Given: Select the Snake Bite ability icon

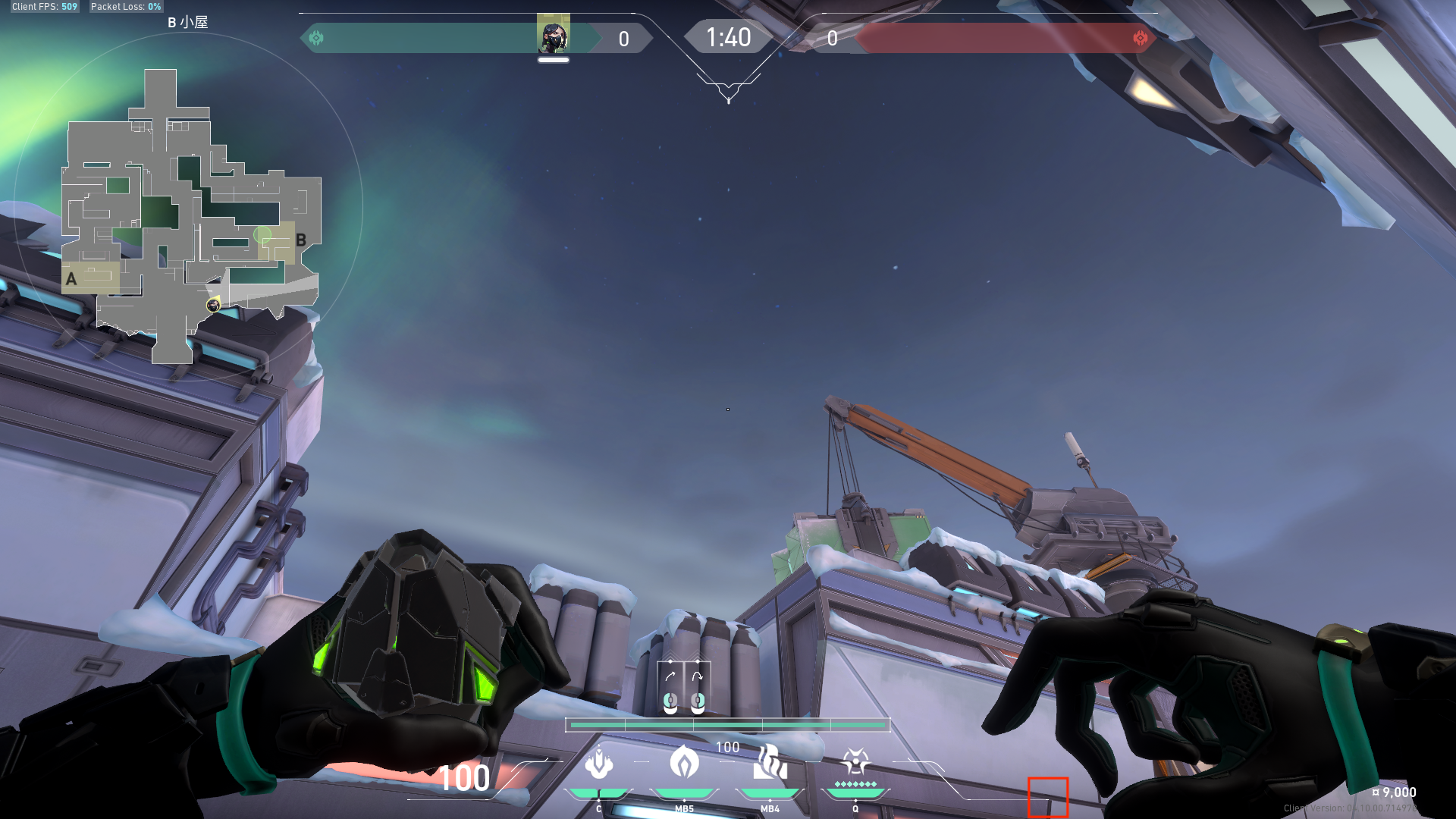Looking at the screenshot, I should (x=598, y=764).
